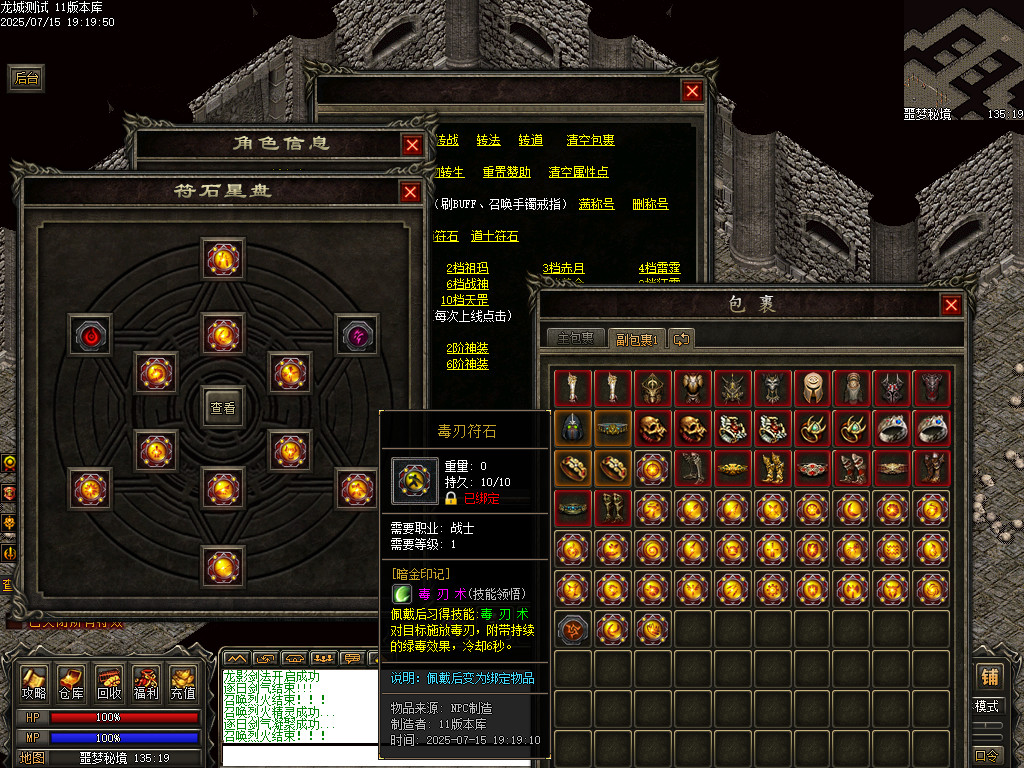The width and height of the screenshot is (1024, 768).
Task: Choose the 10档天罡 gear link
Action: [x=464, y=300]
